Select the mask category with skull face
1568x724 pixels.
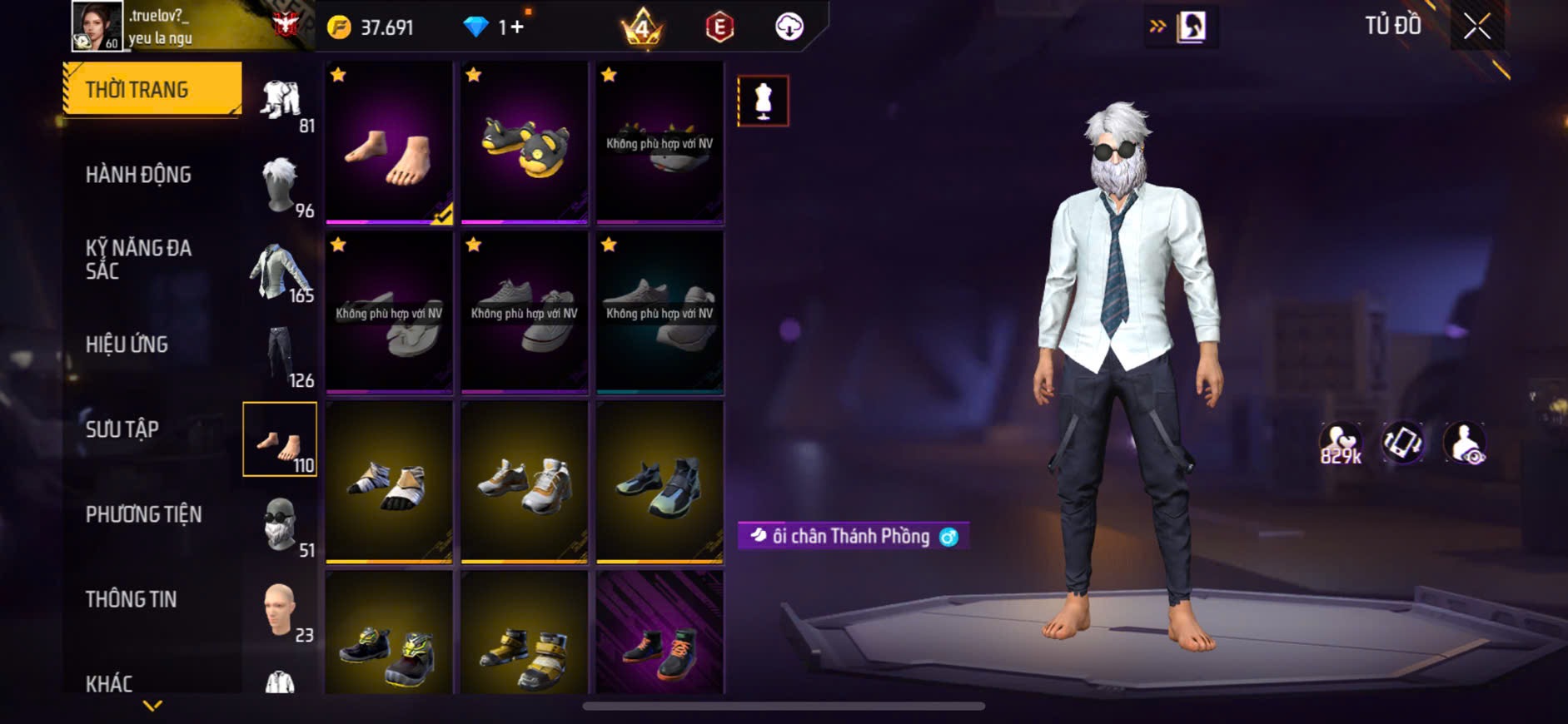(x=281, y=526)
